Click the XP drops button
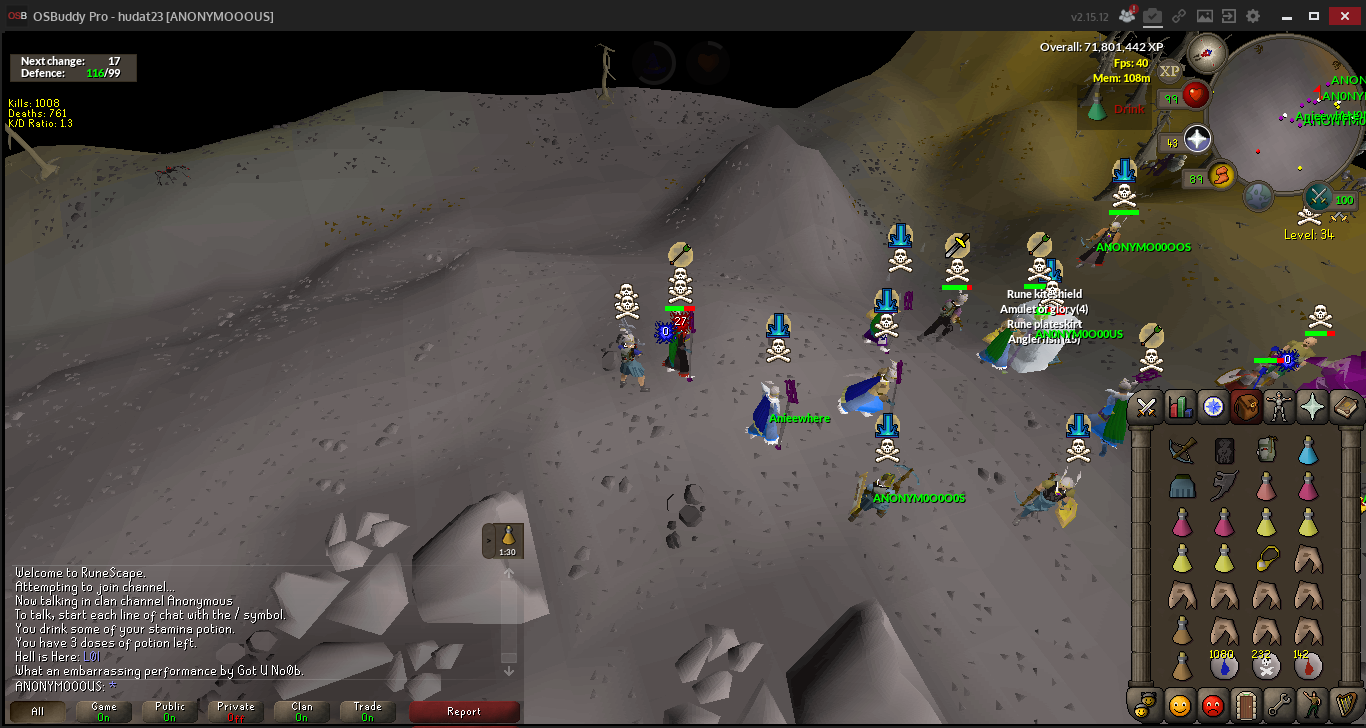1366x728 pixels. coord(1170,70)
